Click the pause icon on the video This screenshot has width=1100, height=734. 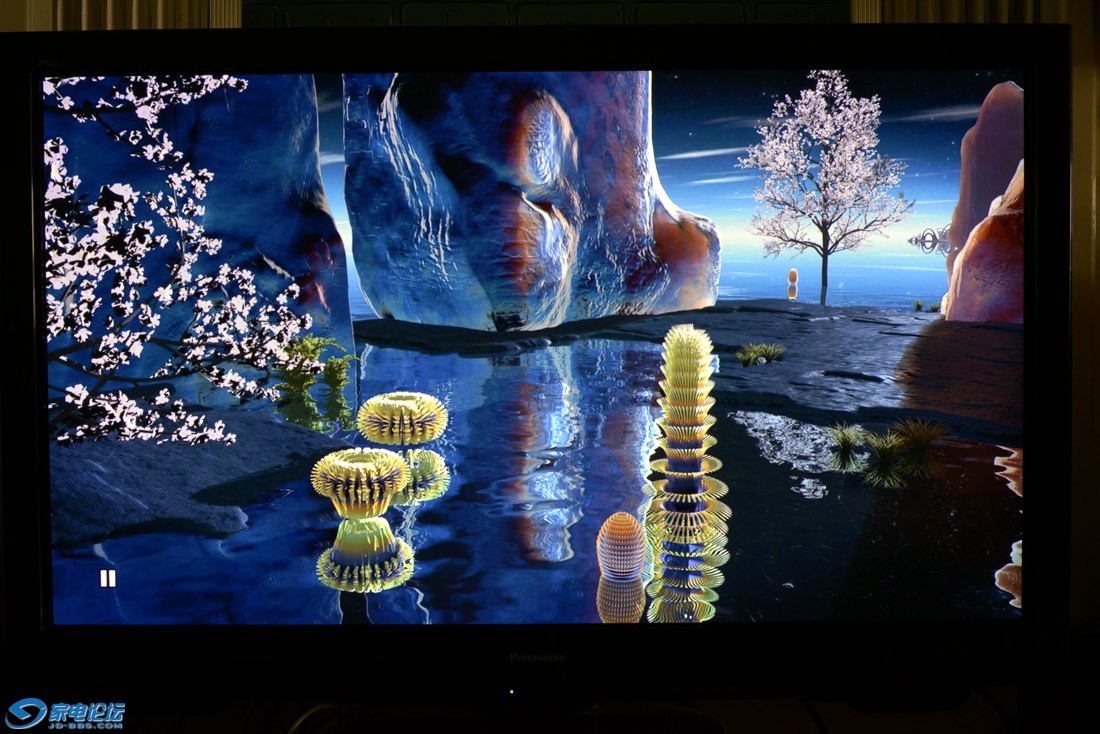[107, 578]
